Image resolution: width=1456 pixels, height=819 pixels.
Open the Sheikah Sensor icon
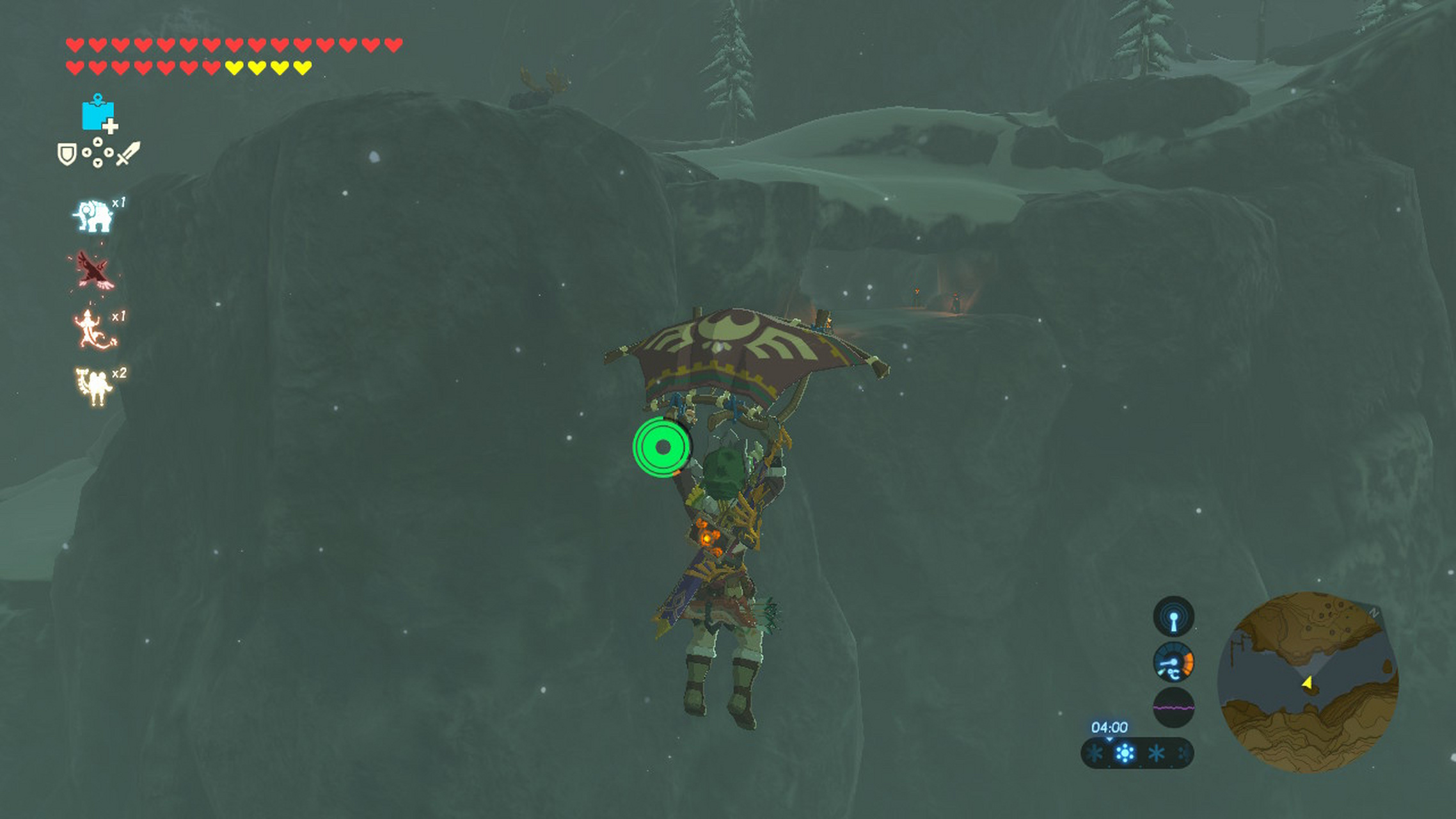pos(1173,617)
